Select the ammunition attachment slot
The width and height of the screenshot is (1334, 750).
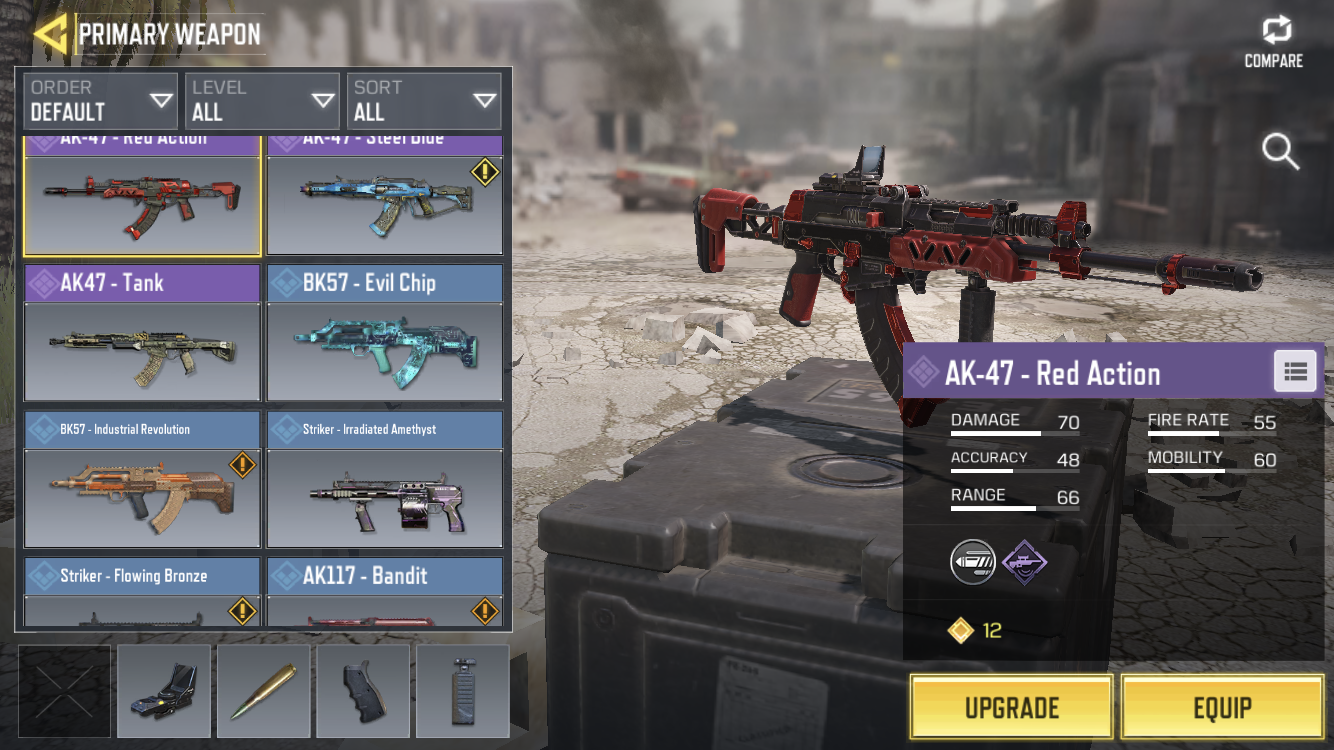(x=263, y=691)
